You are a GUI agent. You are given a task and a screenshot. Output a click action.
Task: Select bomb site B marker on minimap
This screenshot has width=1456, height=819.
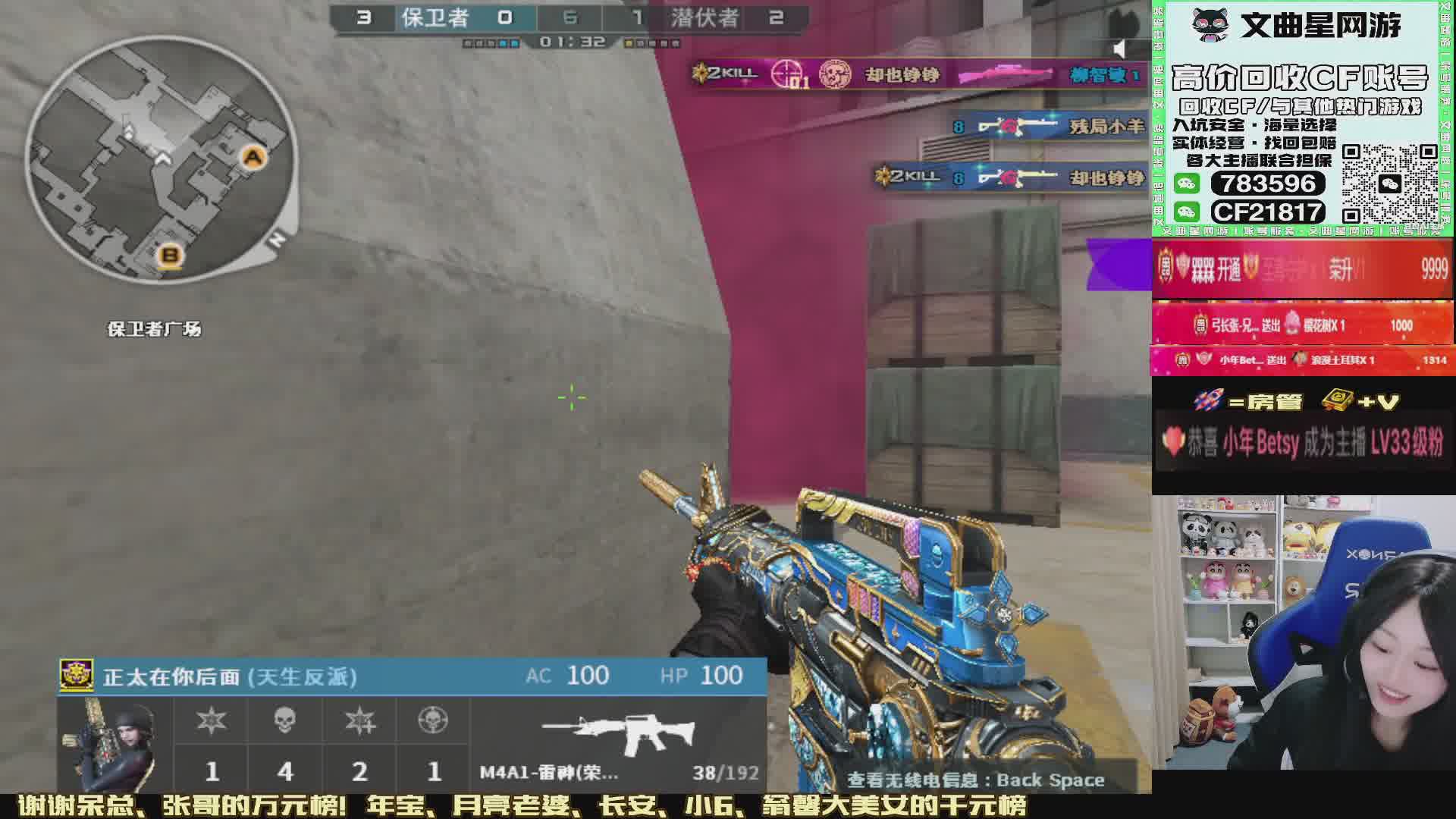[170, 255]
